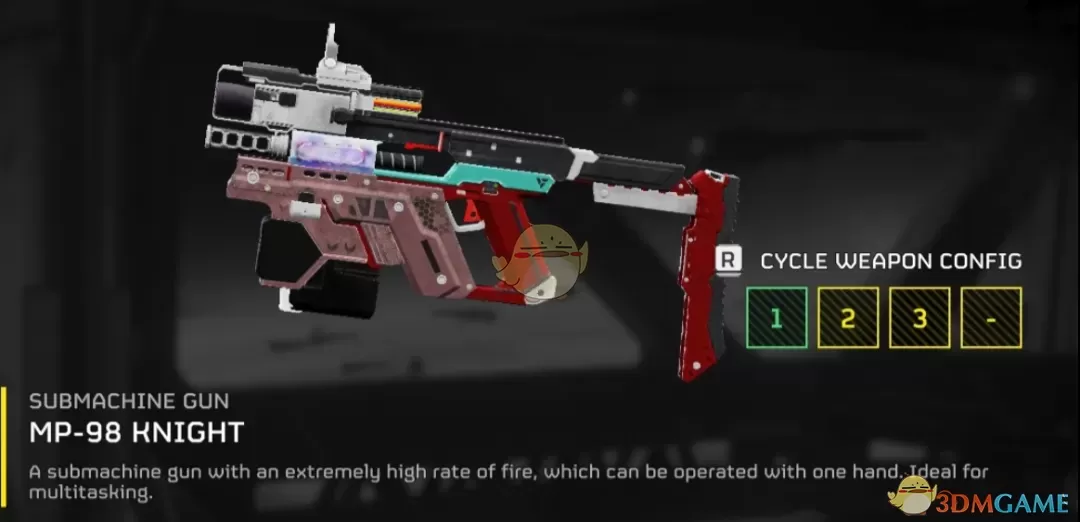The image size is (1080, 522).
Task: Select weapon config slot 1
Action: (x=776, y=318)
